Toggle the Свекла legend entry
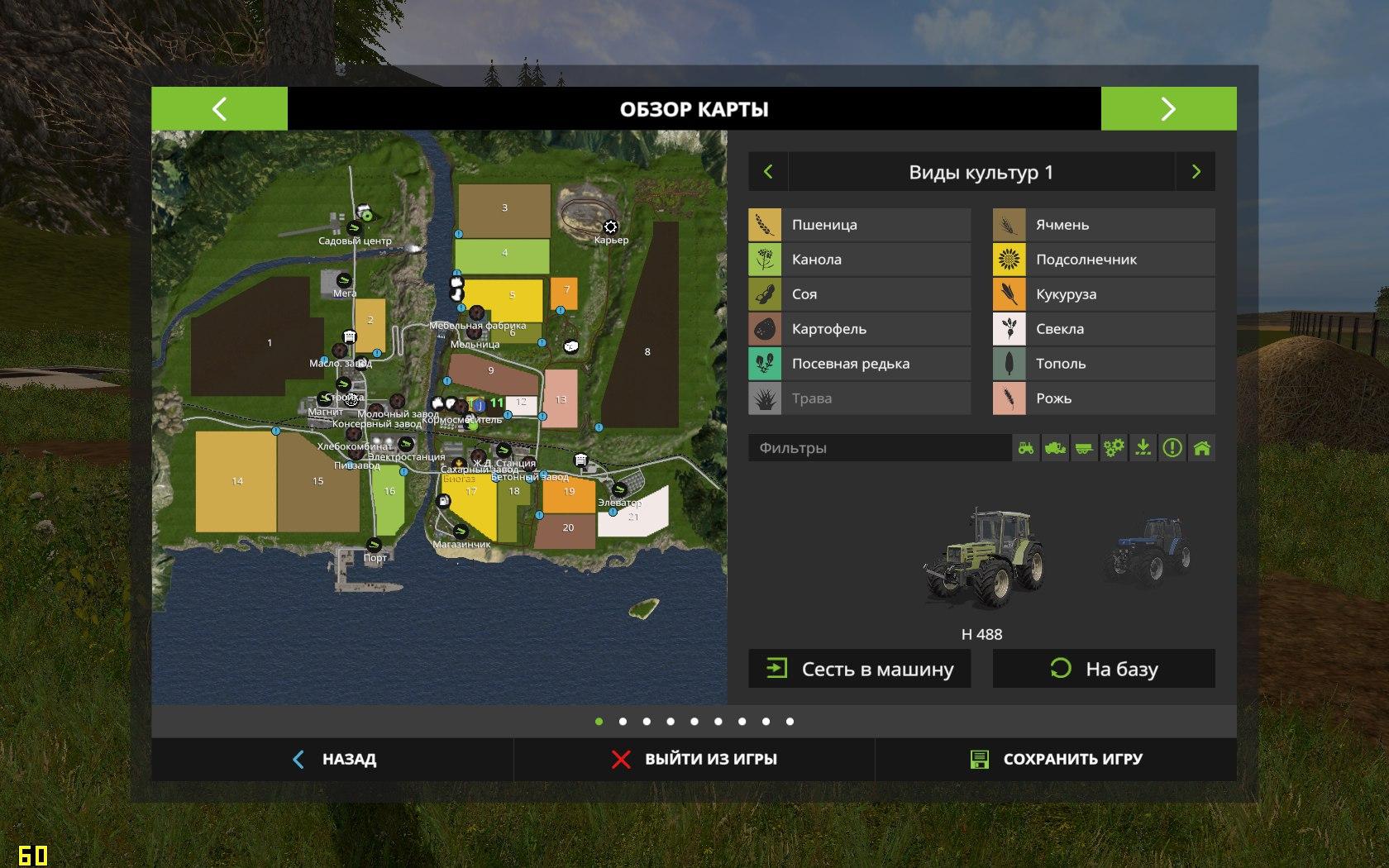Screen dimensions: 1389x868 [x=1104, y=329]
